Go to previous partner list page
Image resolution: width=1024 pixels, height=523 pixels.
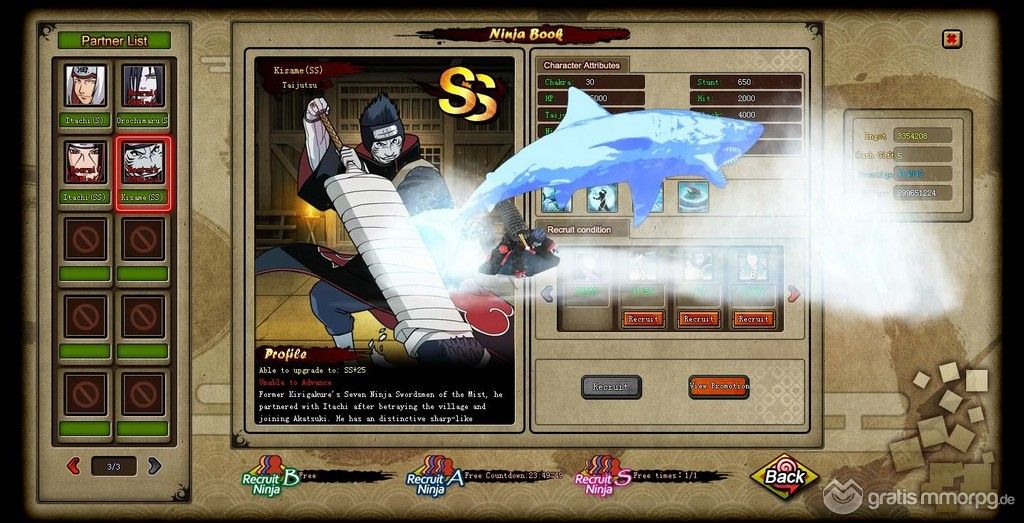pos(73,465)
